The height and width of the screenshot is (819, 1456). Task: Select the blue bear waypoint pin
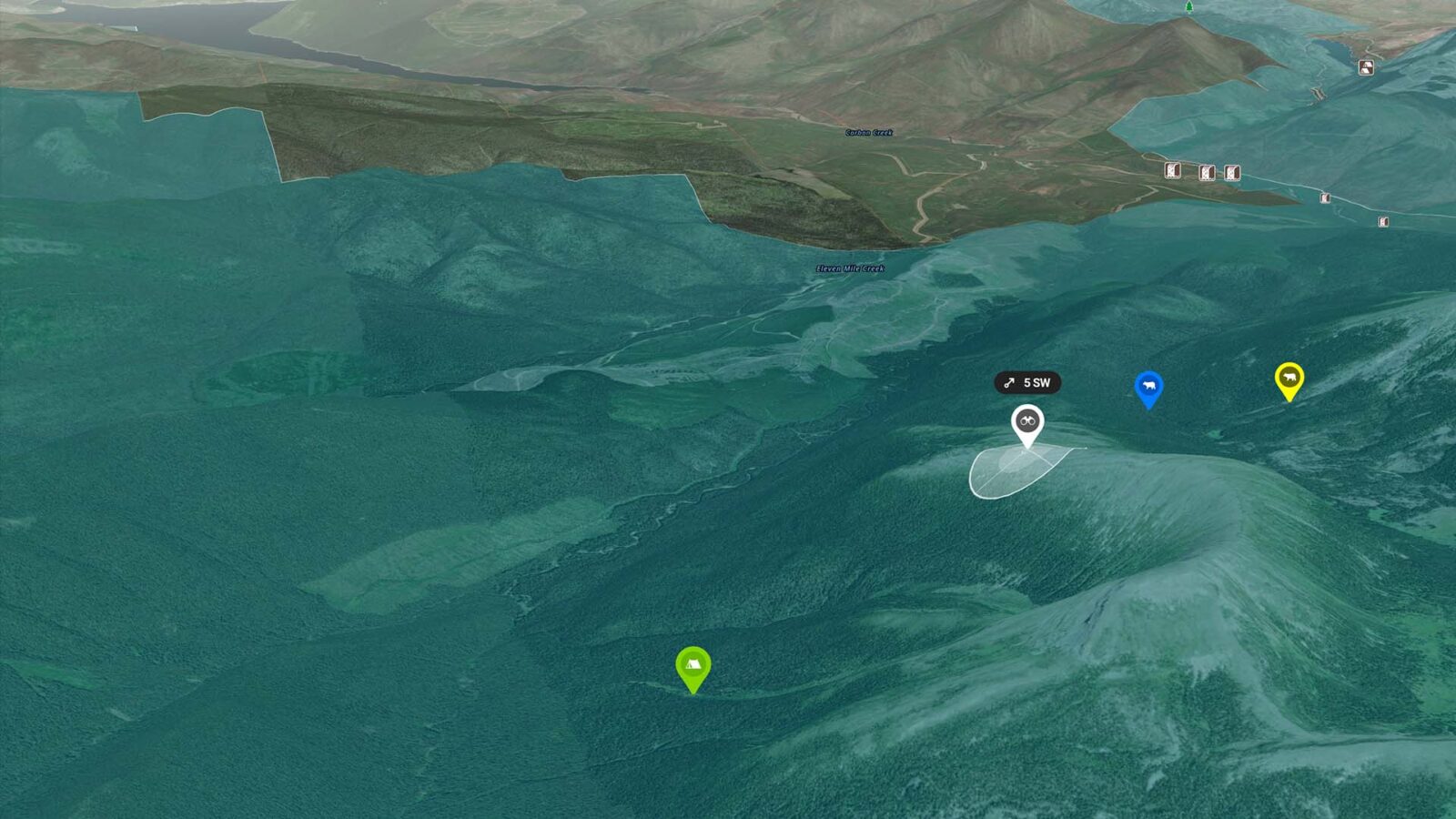tap(1148, 387)
